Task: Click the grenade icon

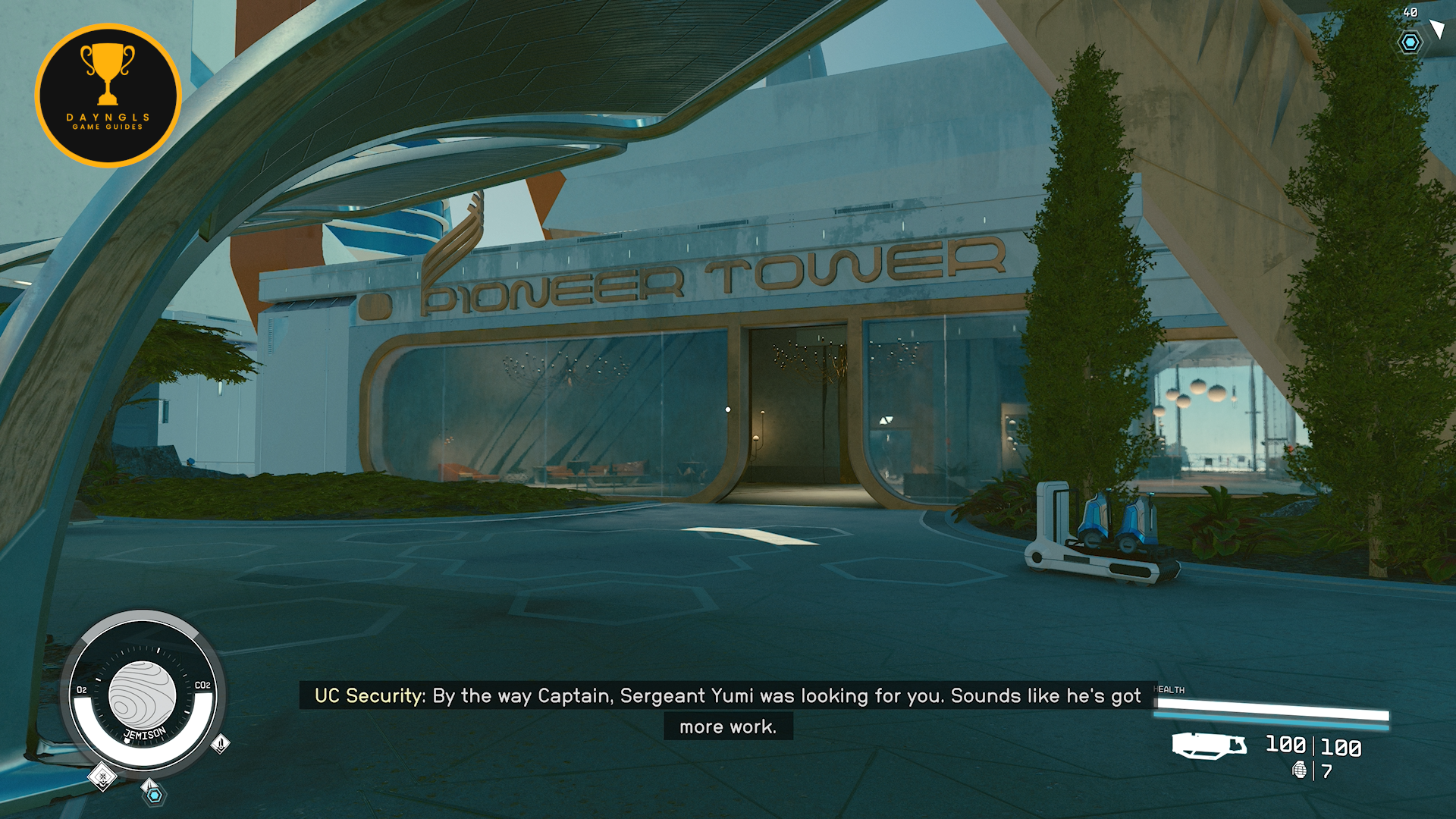Action: coord(1299,770)
